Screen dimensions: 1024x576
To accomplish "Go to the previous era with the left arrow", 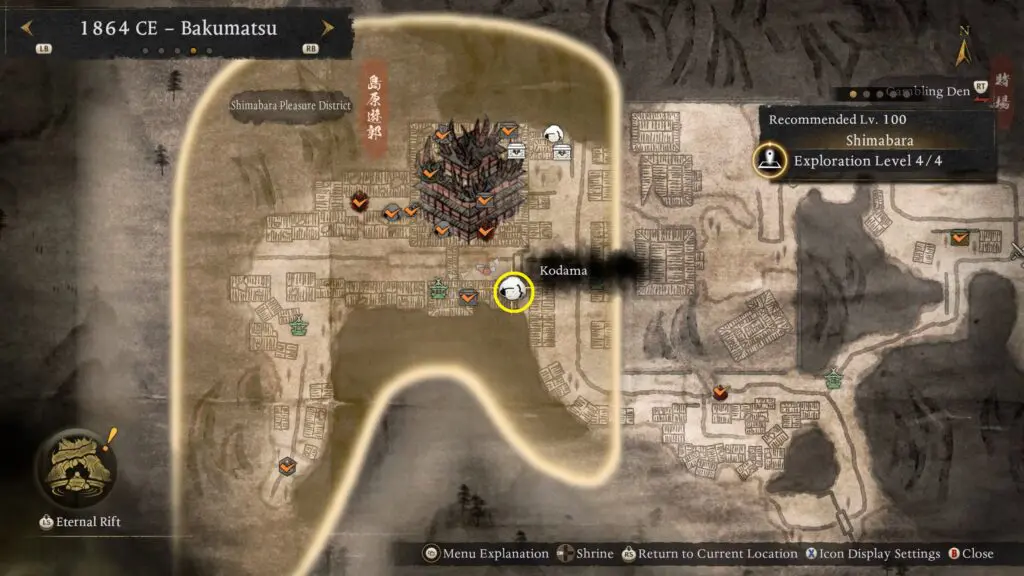I will tap(27, 27).
